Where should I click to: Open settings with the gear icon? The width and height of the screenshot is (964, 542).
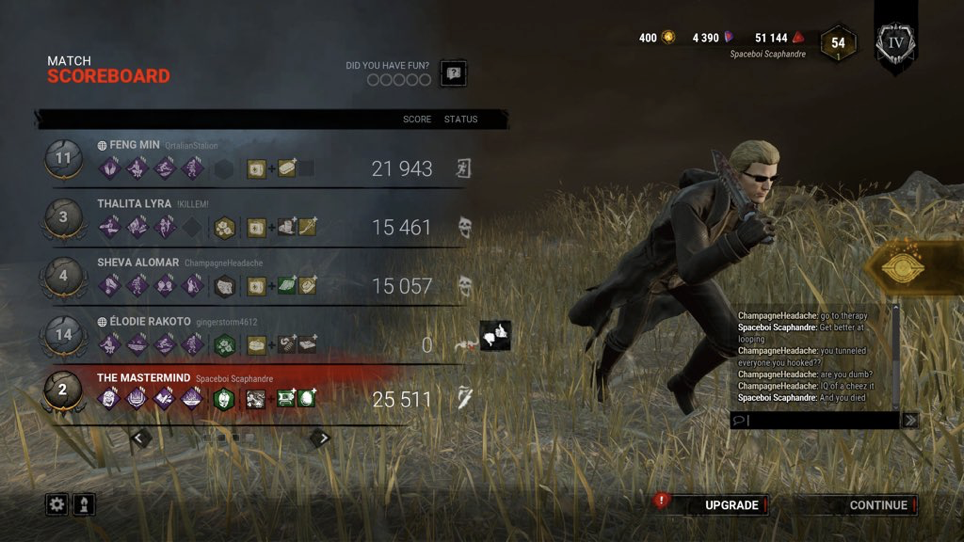tap(57, 505)
